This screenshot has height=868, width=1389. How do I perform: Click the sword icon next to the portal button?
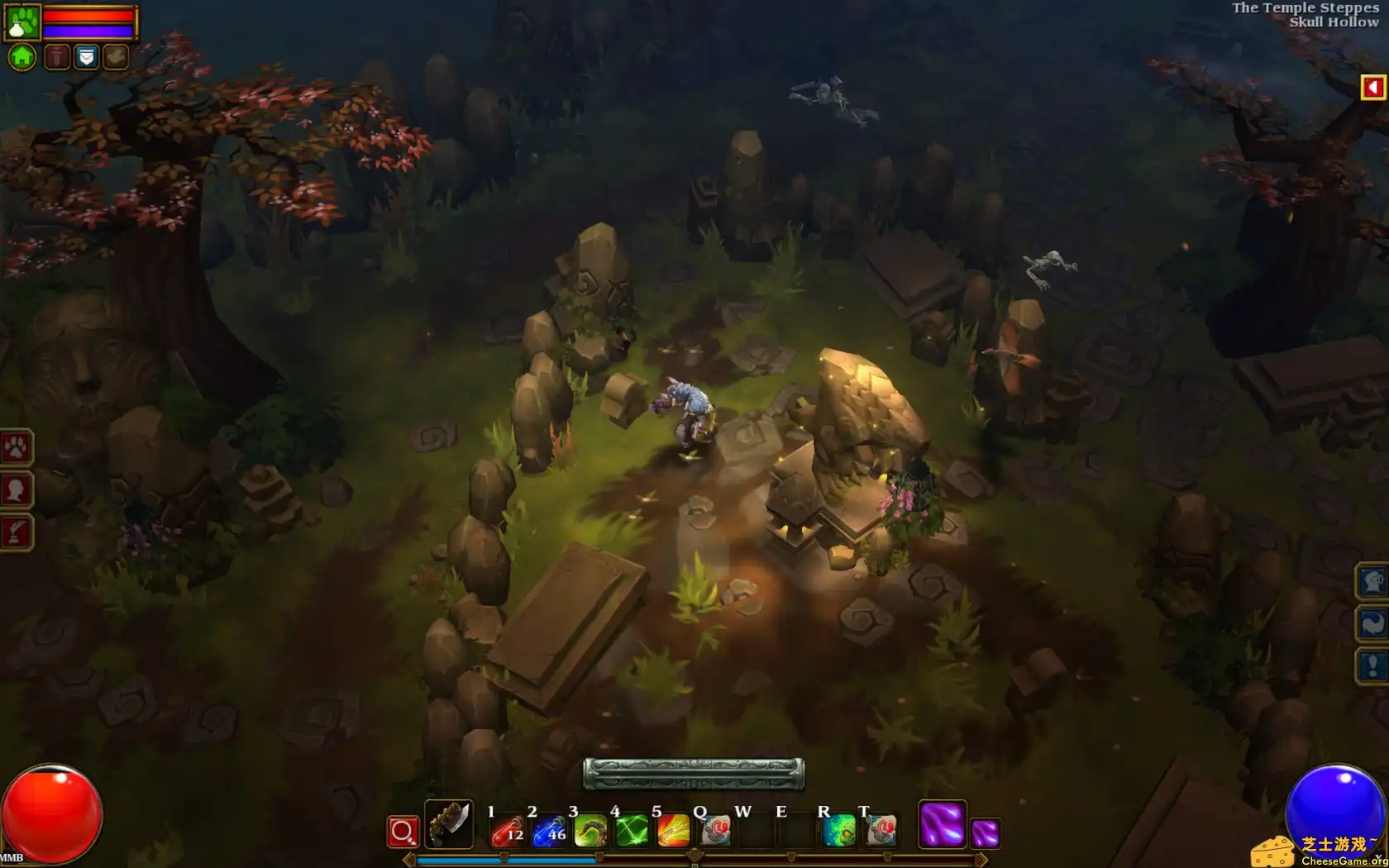click(x=58, y=55)
